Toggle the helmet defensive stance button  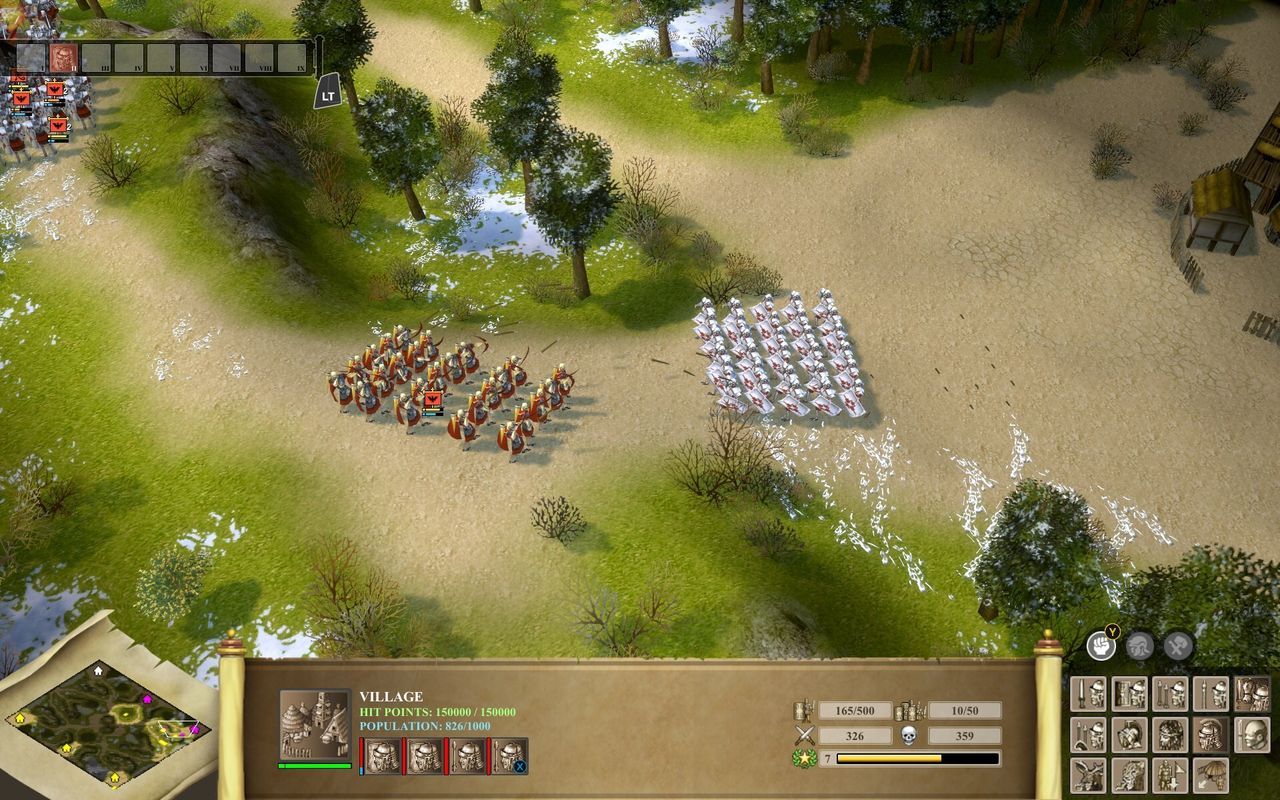[1140, 648]
